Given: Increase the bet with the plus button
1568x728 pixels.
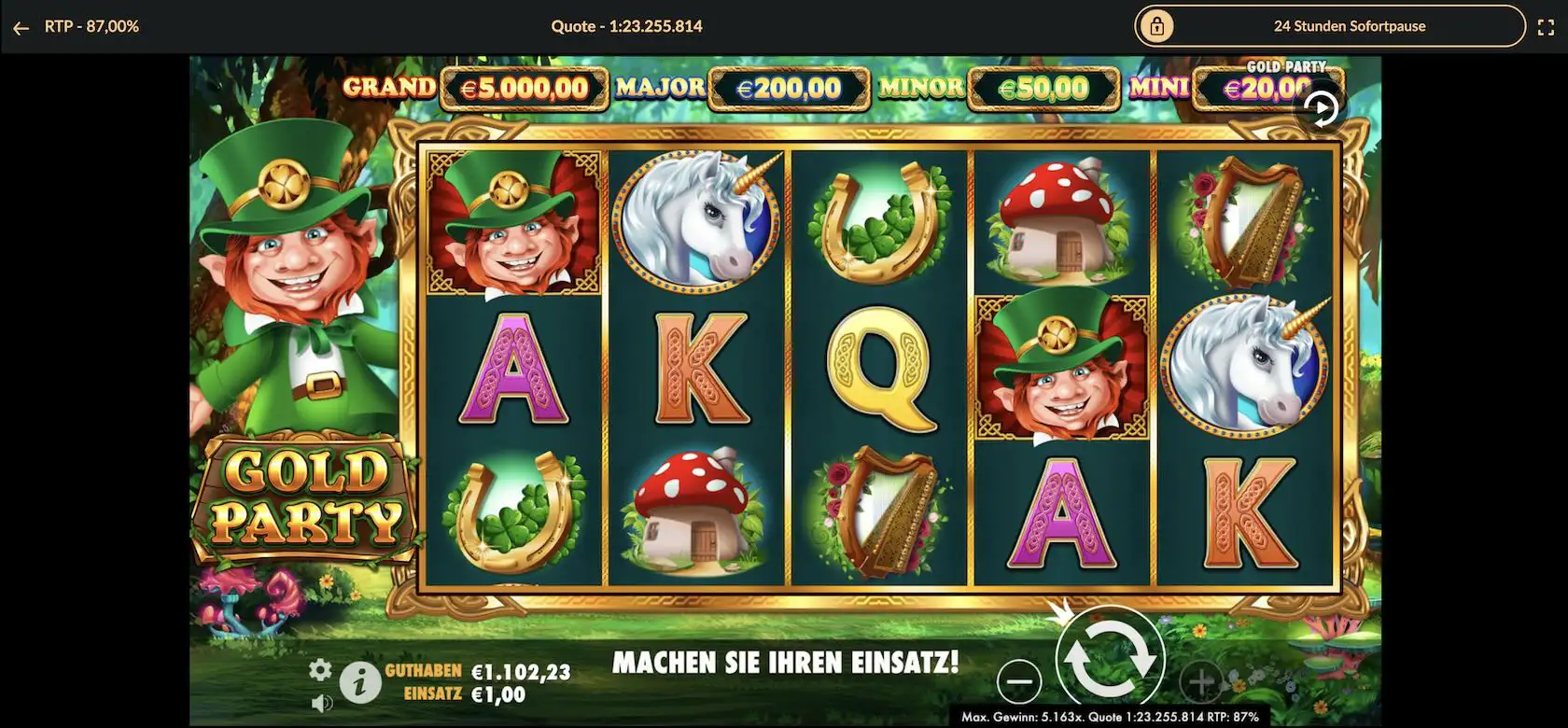Looking at the screenshot, I should pos(1201,681).
